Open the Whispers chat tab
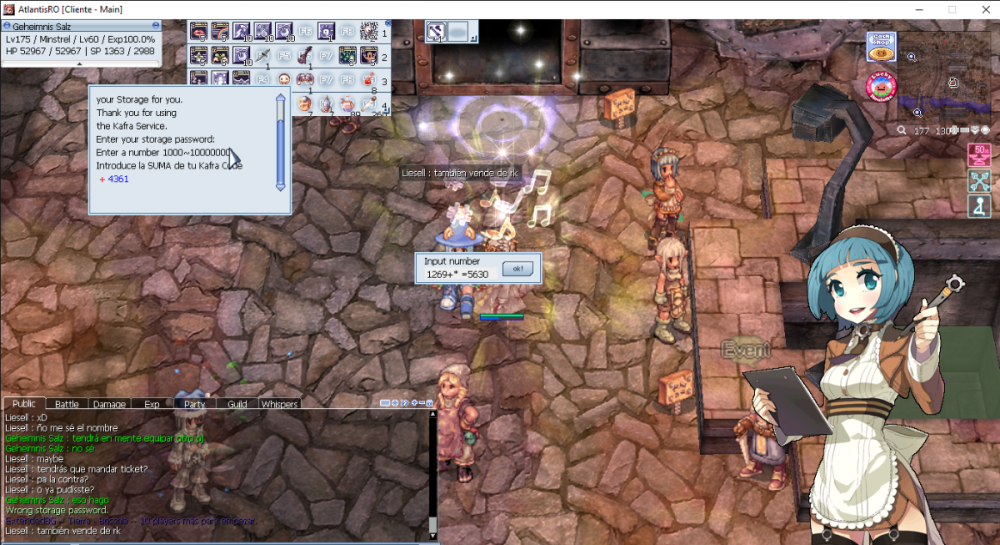The height and width of the screenshot is (545, 1000). [x=279, y=404]
